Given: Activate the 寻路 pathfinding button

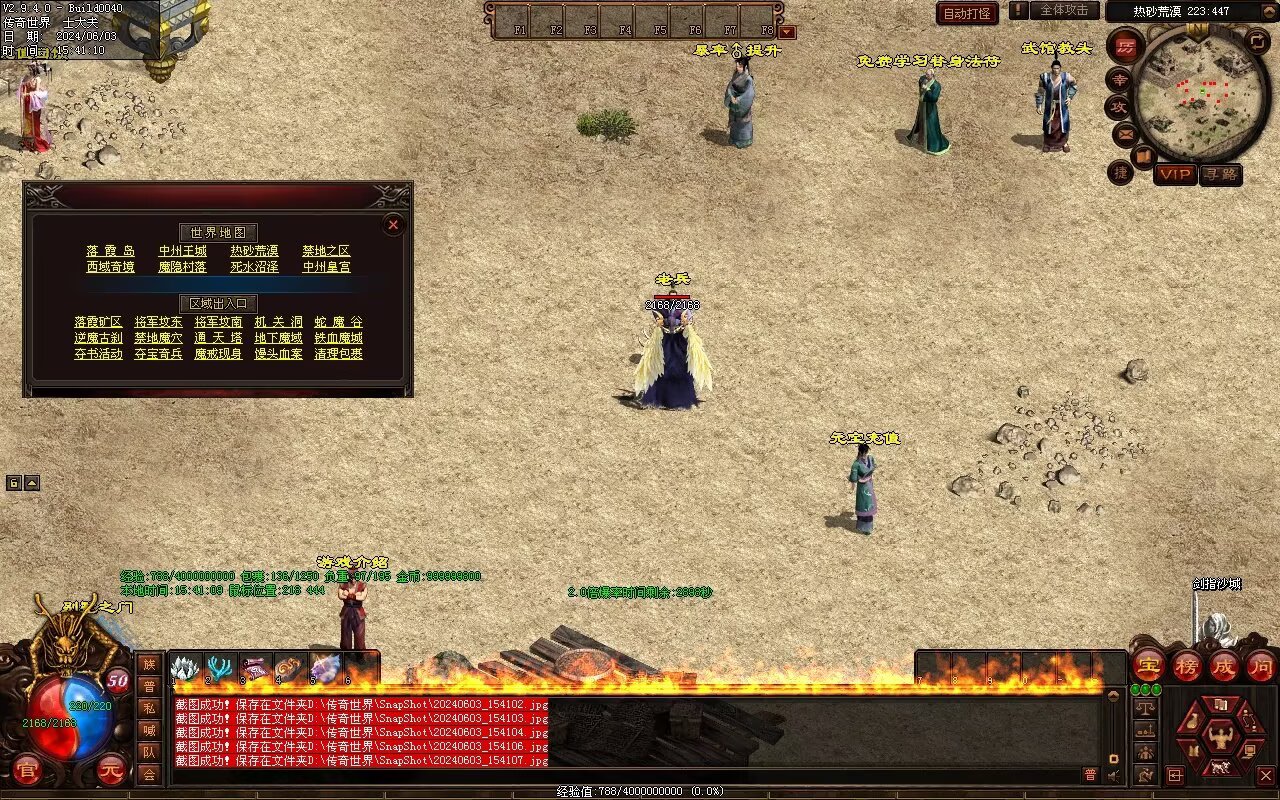Looking at the screenshot, I should coord(1220,174).
